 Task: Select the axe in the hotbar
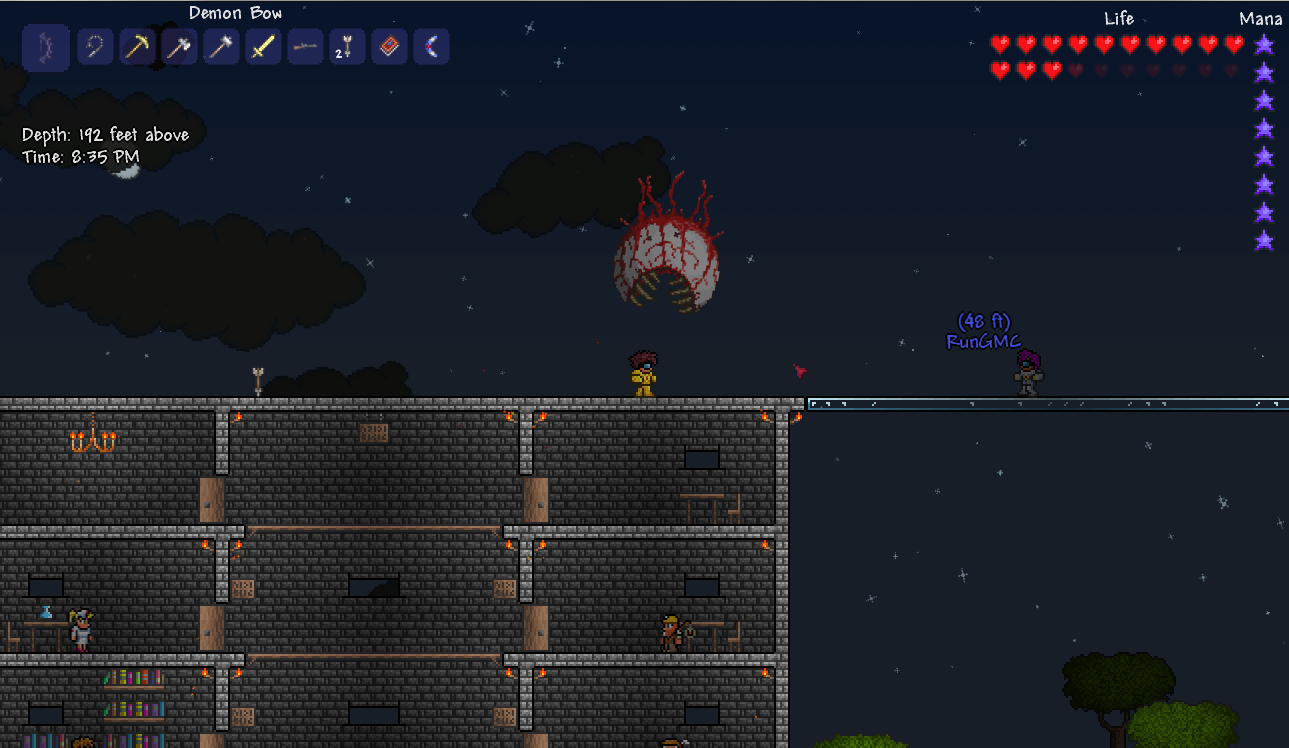pos(179,47)
